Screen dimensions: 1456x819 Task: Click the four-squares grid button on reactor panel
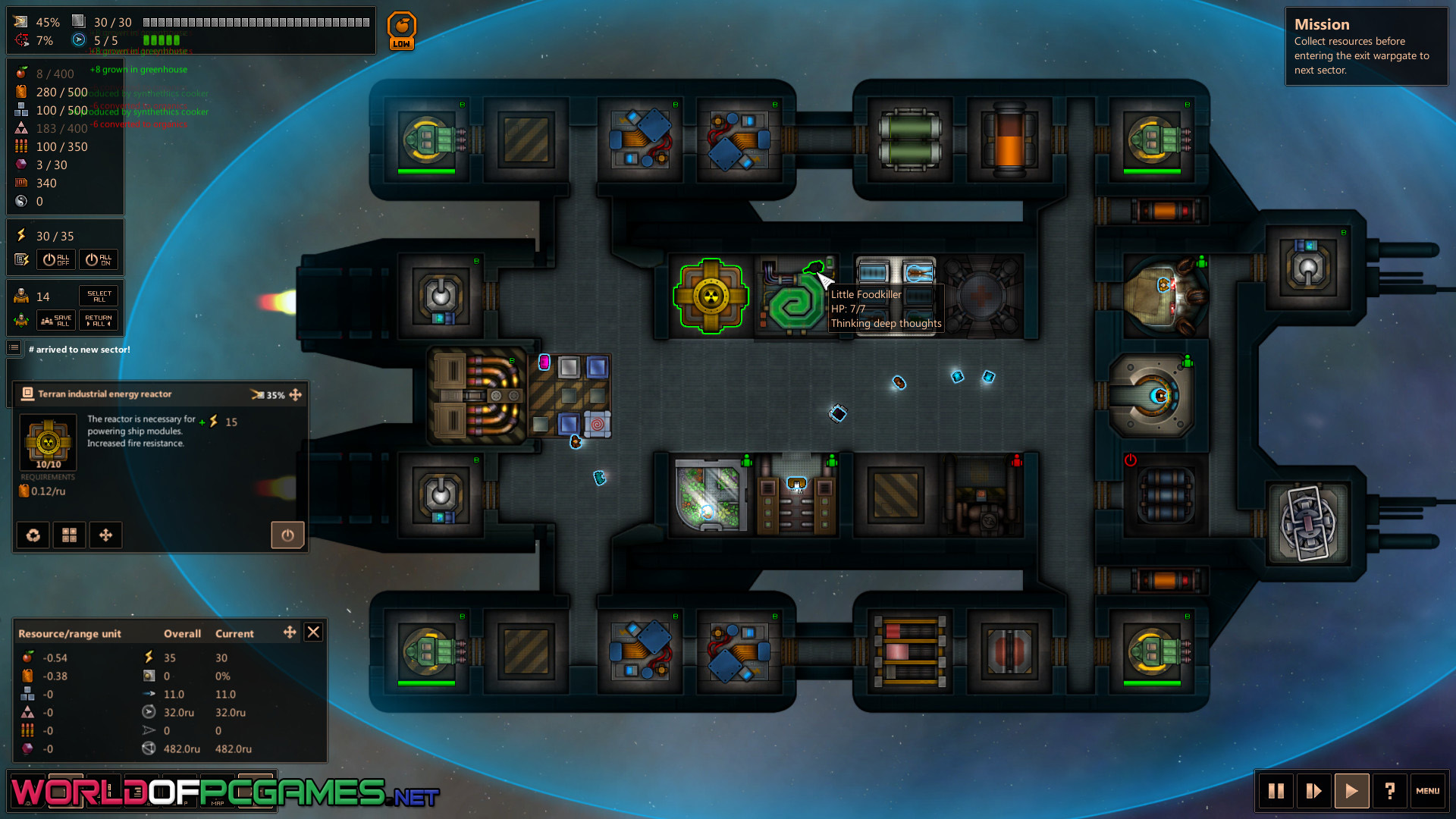tap(69, 535)
